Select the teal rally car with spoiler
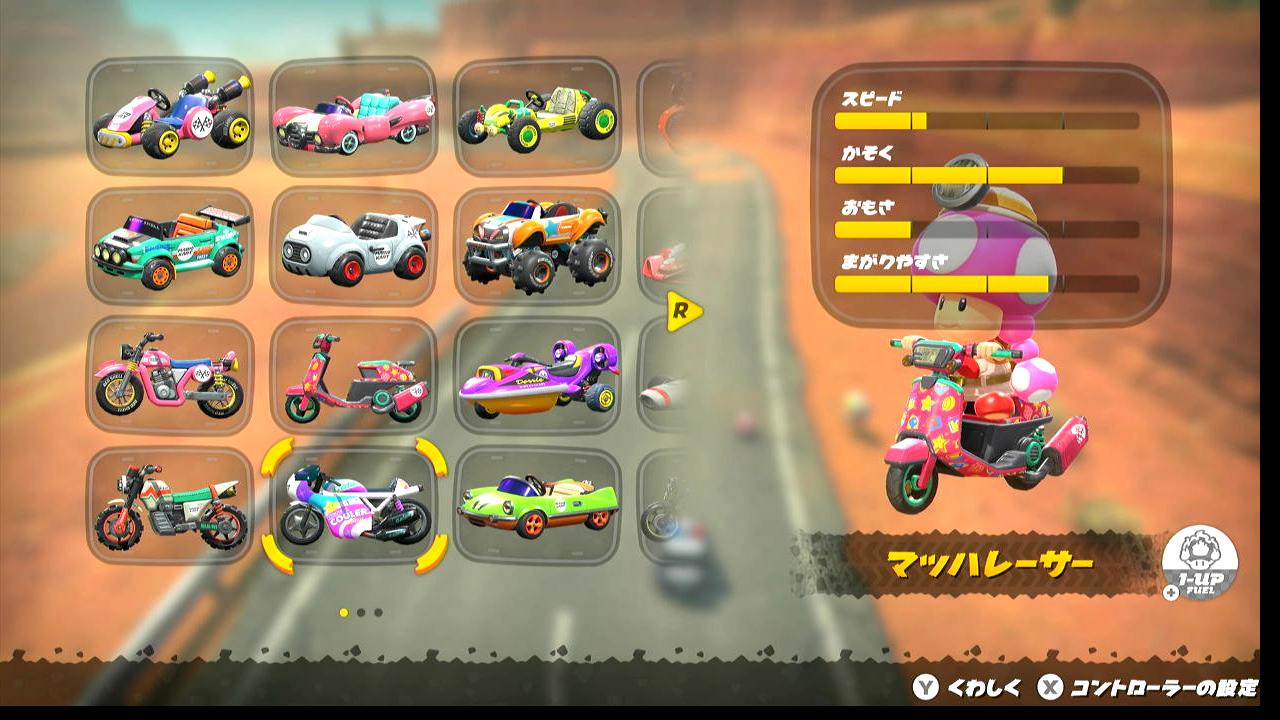Screen dimensions: 1280x720 point(170,246)
